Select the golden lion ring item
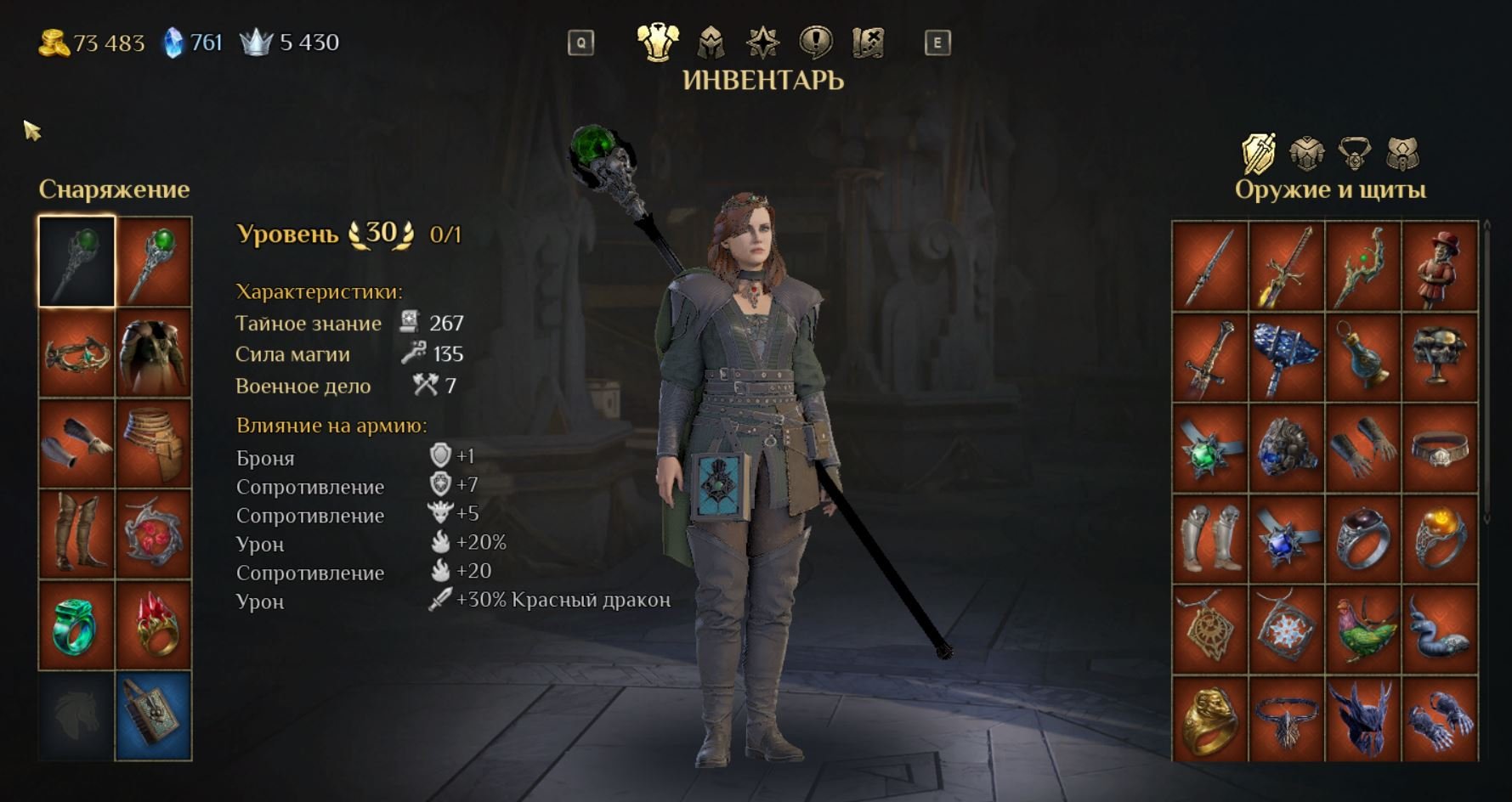Screen dimensions: 1512x802 tap(1210, 719)
